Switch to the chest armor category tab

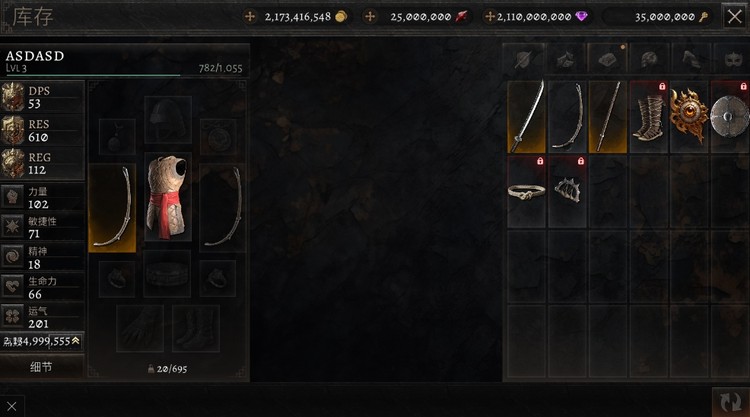pyautogui.click(x=608, y=59)
